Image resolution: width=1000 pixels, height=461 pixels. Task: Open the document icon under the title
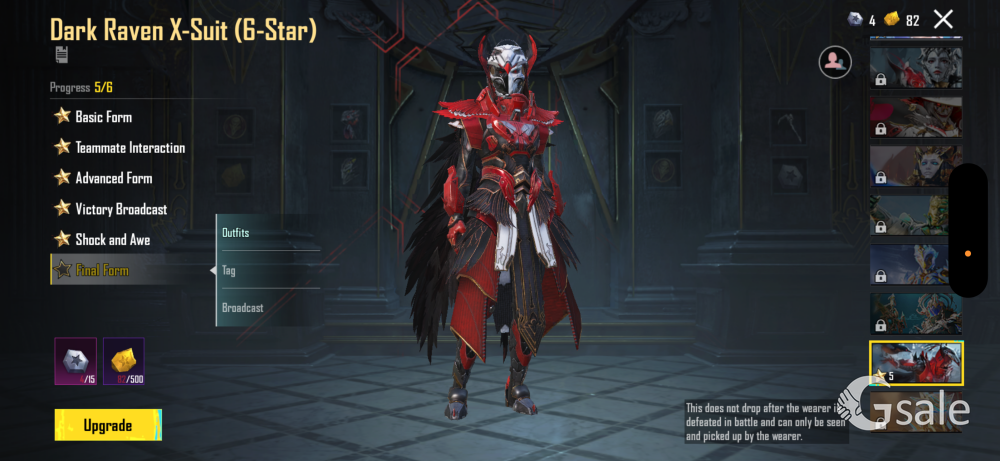pyautogui.click(x=61, y=55)
